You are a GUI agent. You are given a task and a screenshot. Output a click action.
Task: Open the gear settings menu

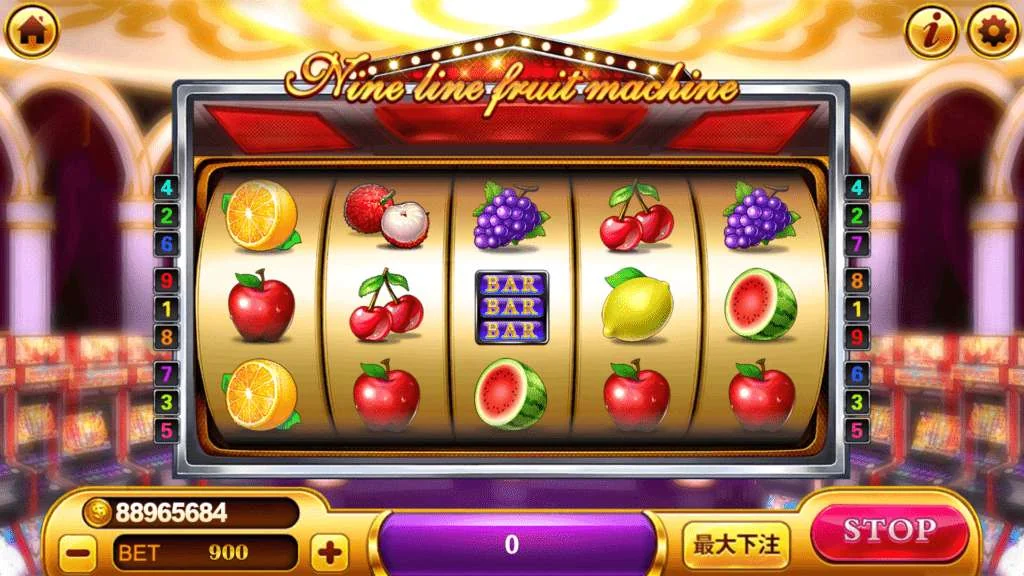pyautogui.click(x=992, y=33)
